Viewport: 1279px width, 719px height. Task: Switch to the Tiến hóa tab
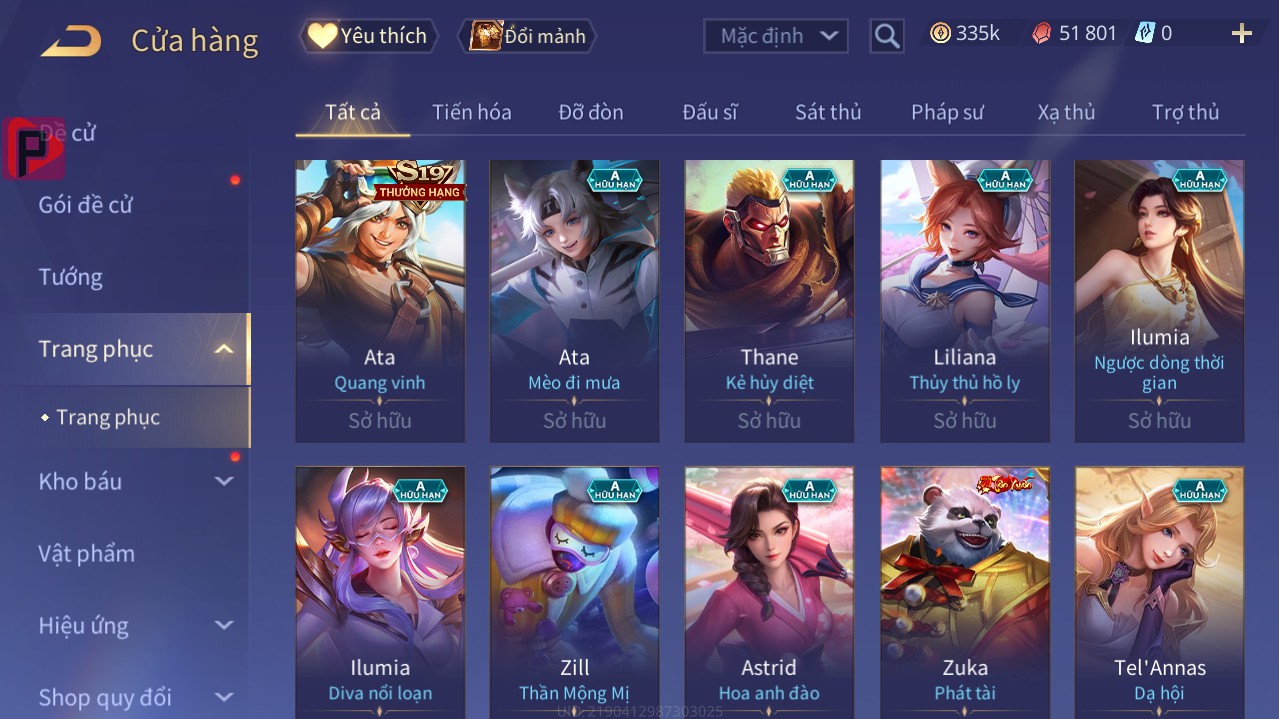pos(471,112)
